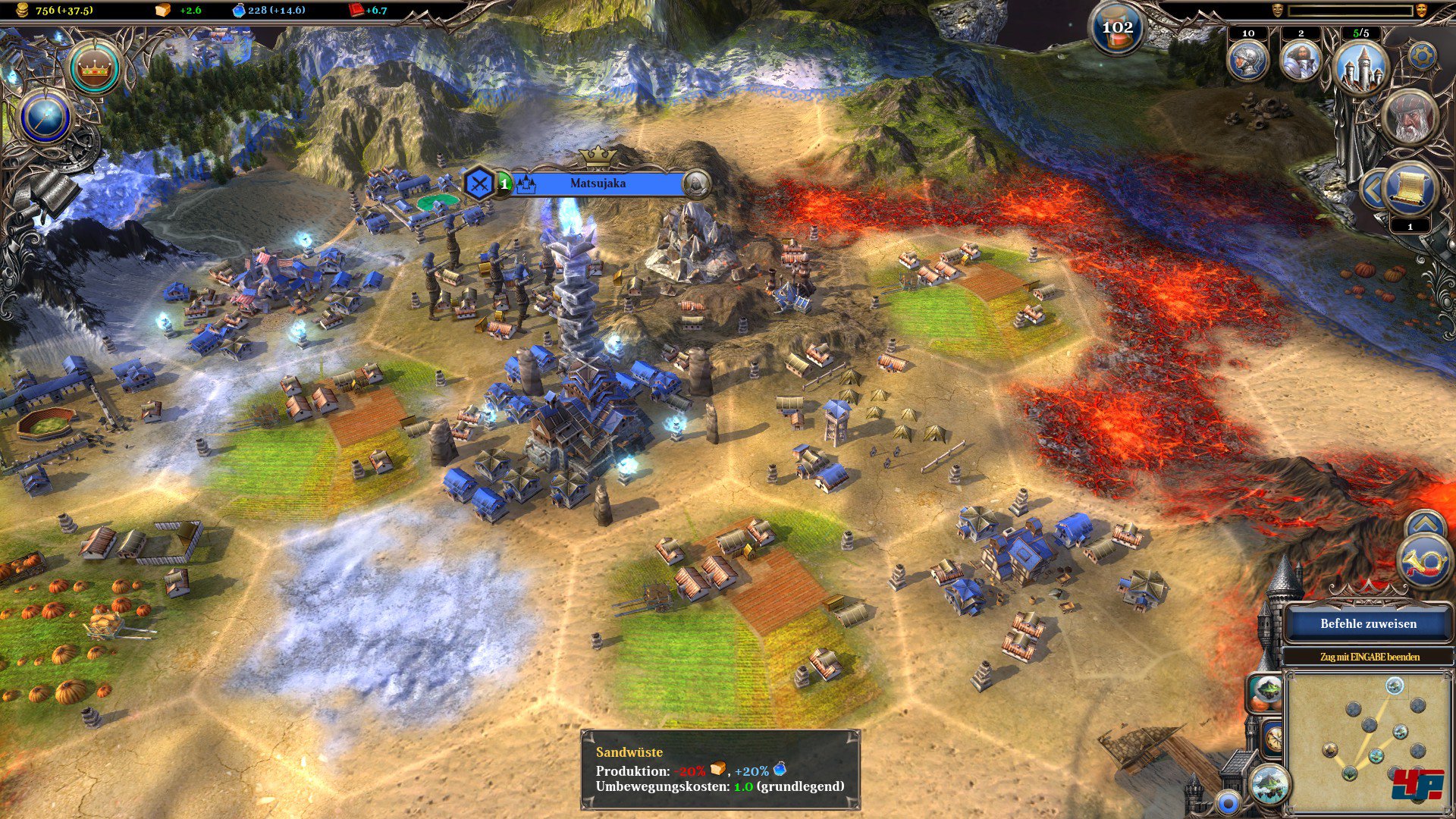This screenshot has width=1456, height=819.
Task: Open the magic wand spell research orb
Action: pos(46,118)
